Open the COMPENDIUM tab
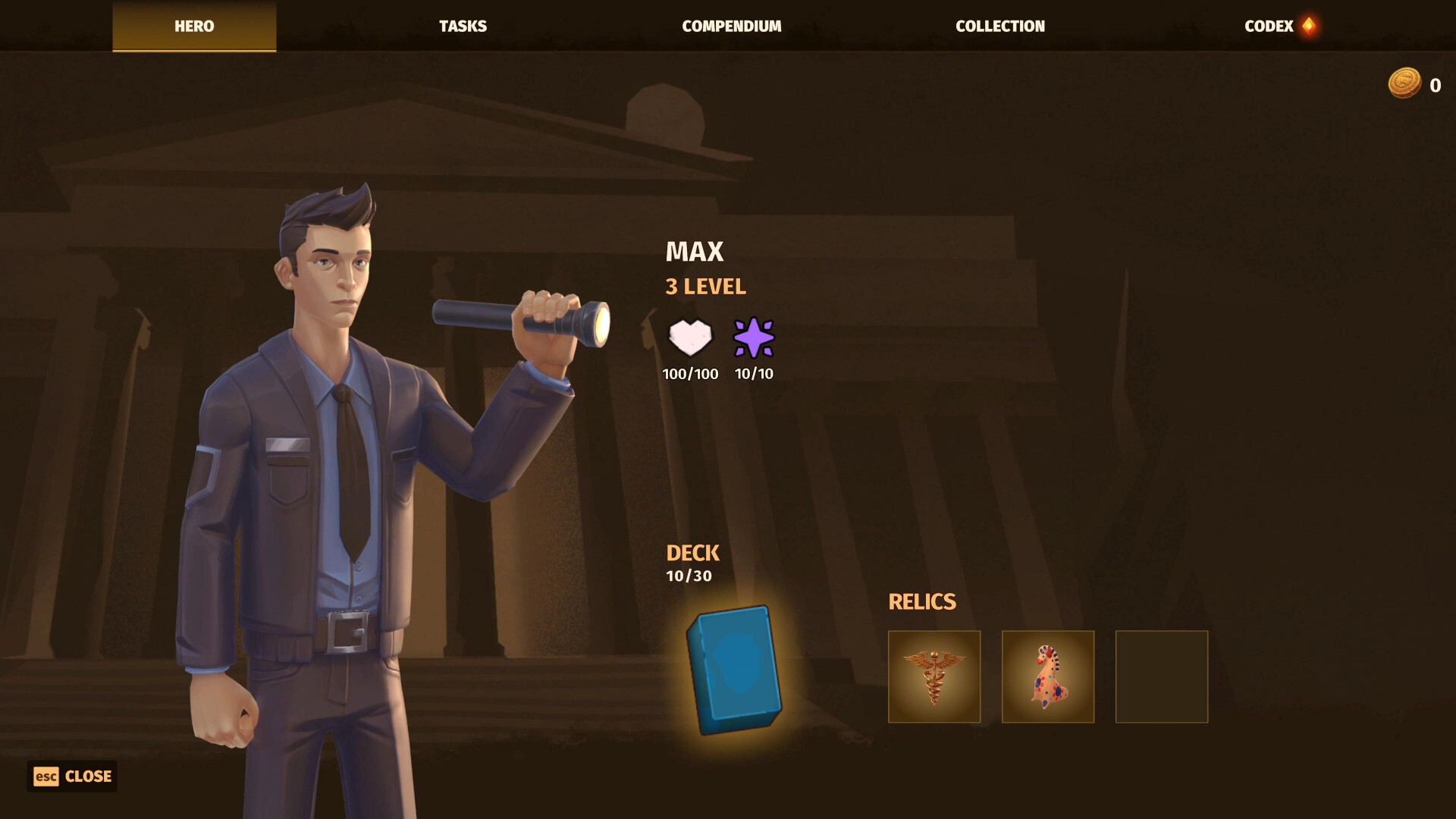The image size is (1456, 819). coord(731,25)
